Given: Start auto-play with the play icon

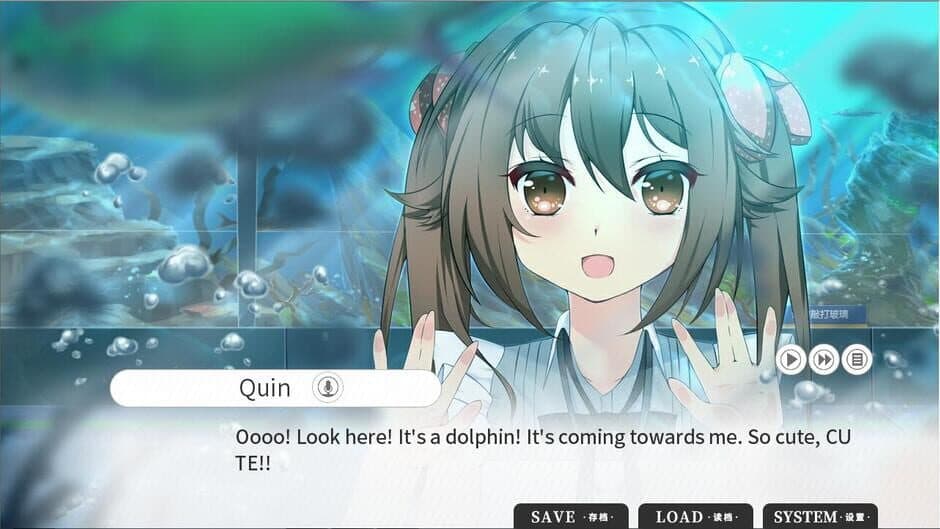Looking at the screenshot, I should [x=791, y=359].
